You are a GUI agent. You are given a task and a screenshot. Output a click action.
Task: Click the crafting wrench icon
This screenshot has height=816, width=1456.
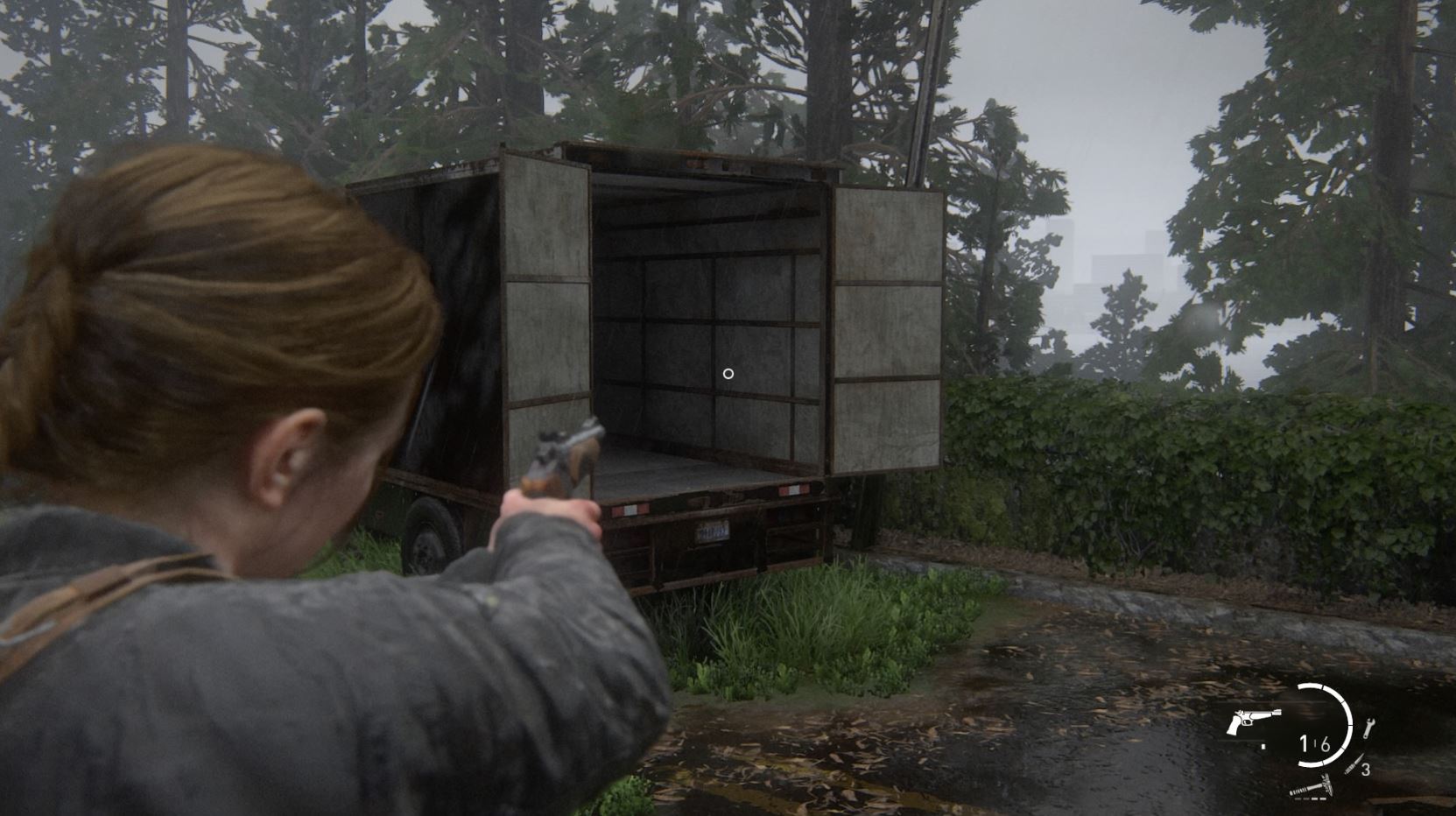point(1370,729)
